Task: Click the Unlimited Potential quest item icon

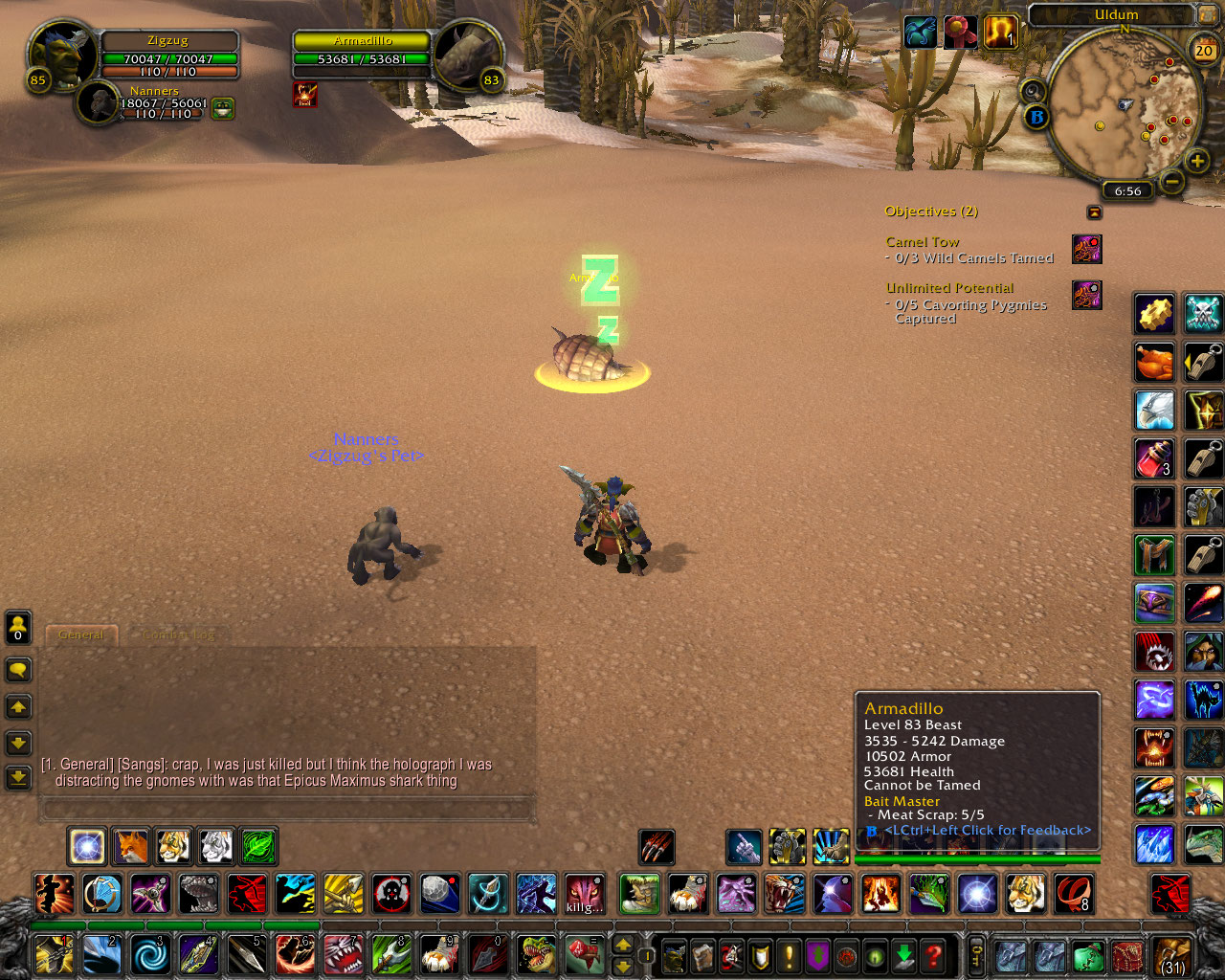Action: [x=1087, y=297]
